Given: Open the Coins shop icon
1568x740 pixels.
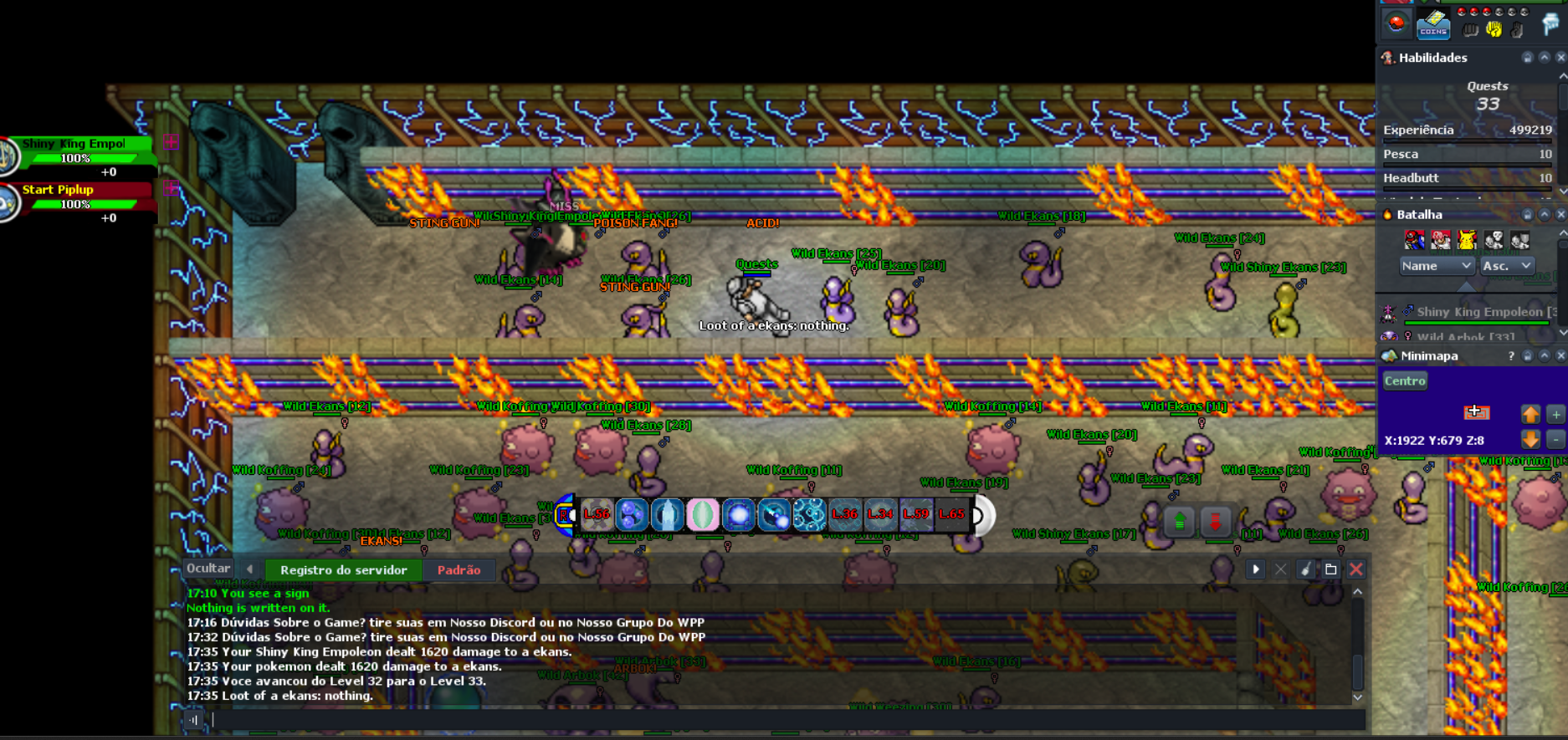Looking at the screenshot, I should [1433, 25].
